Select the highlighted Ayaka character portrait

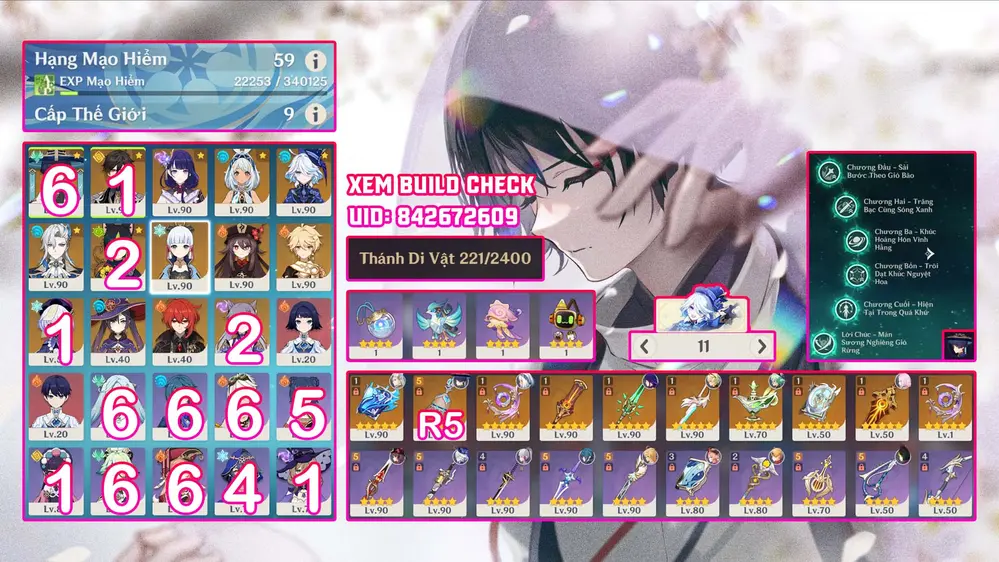[179, 257]
